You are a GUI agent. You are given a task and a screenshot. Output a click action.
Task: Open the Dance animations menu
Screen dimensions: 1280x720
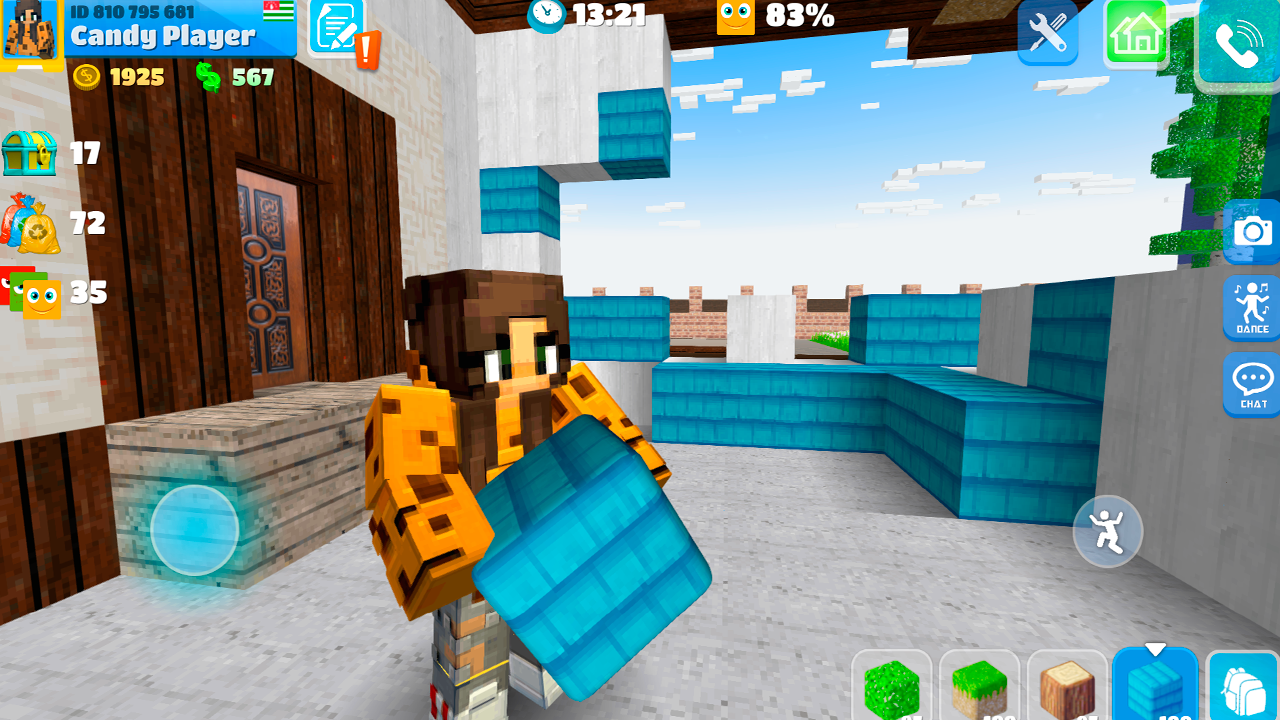(1251, 310)
